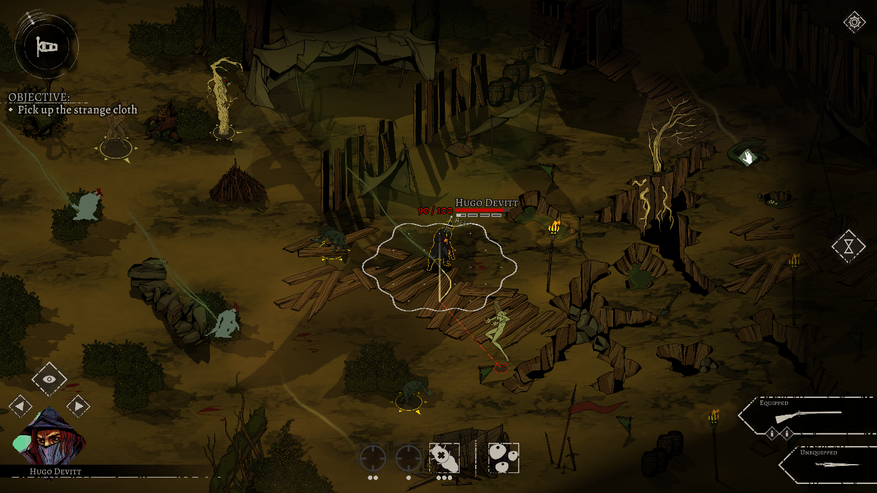The height and width of the screenshot is (493, 877).
Task: Click the hourglass end turn button
Action: (848, 245)
